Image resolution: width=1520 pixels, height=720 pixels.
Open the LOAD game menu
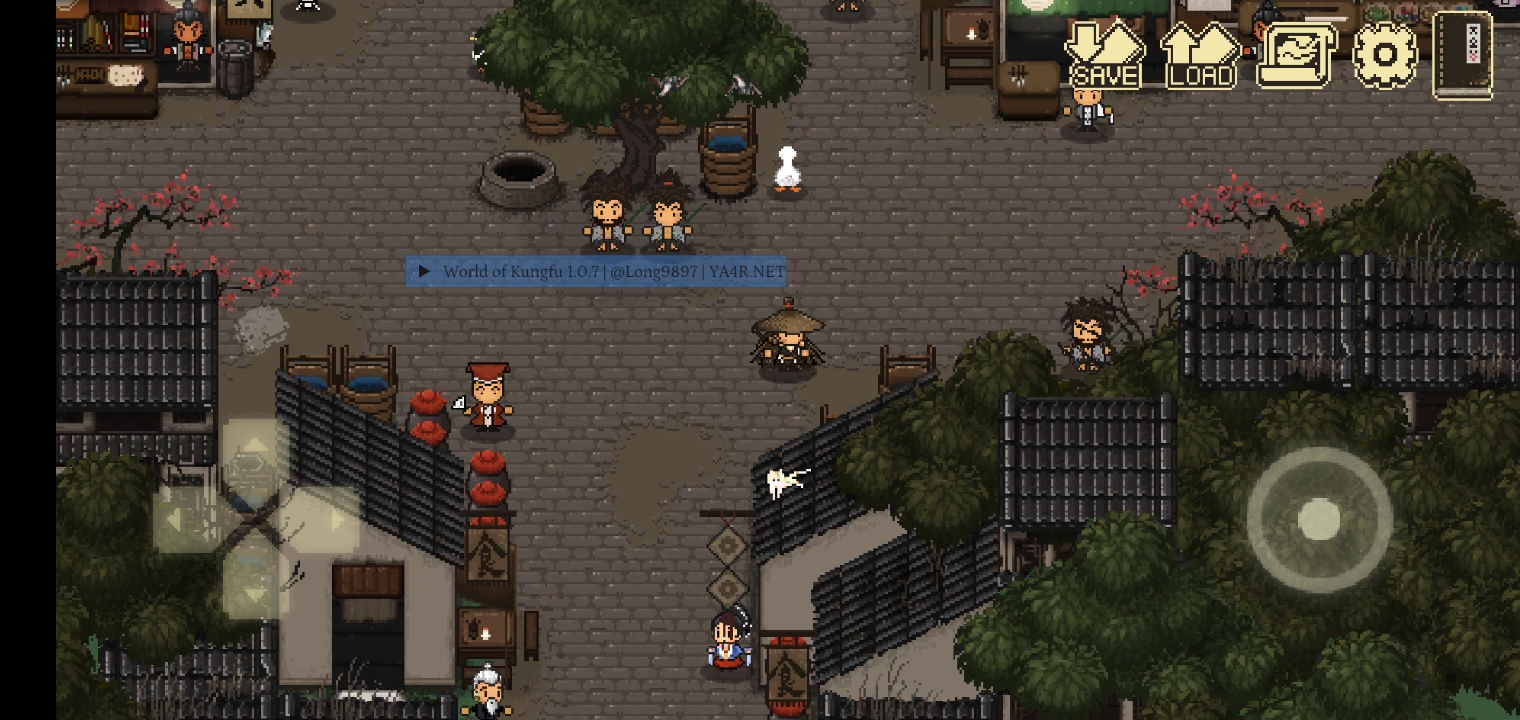[1200, 56]
